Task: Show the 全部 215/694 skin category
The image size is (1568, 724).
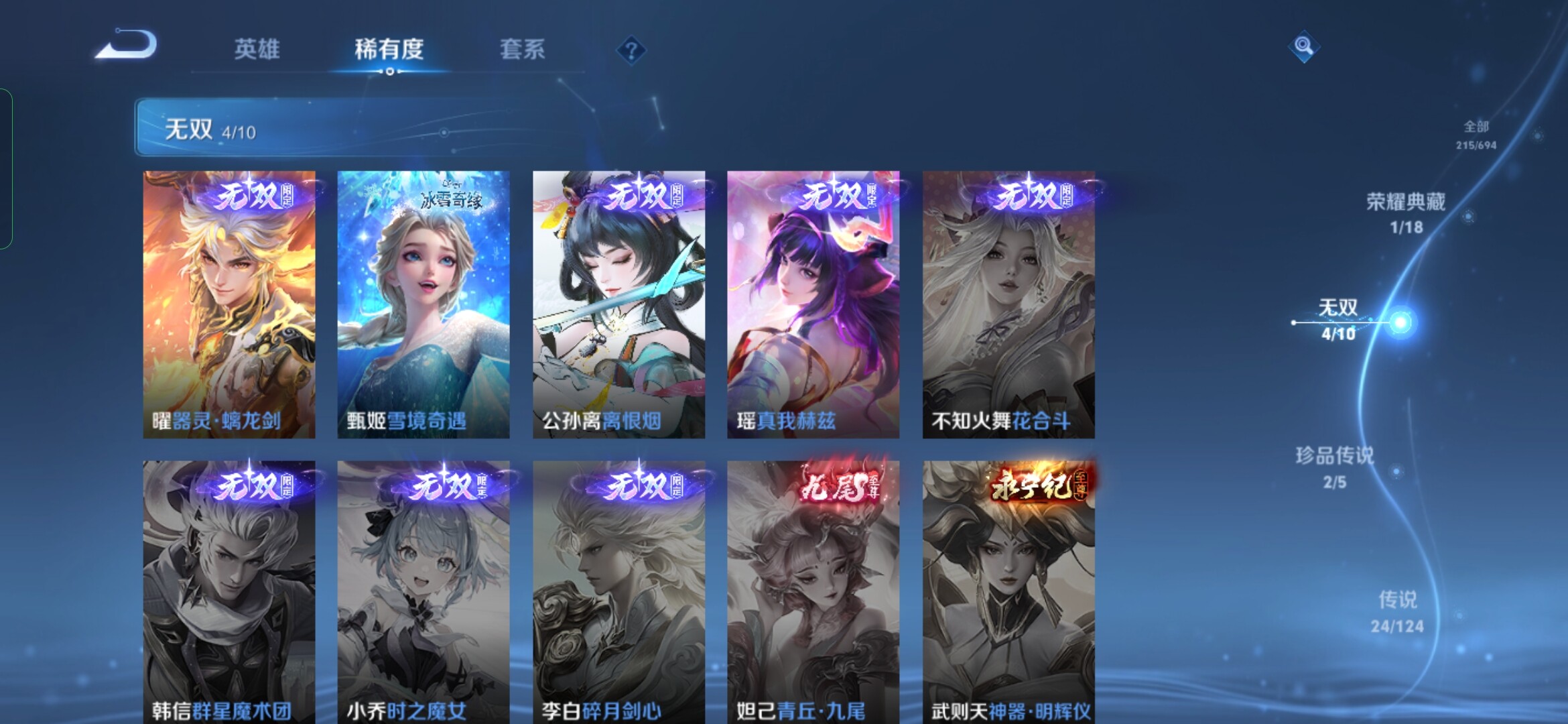Action: pyautogui.click(x=1476, y=134)
